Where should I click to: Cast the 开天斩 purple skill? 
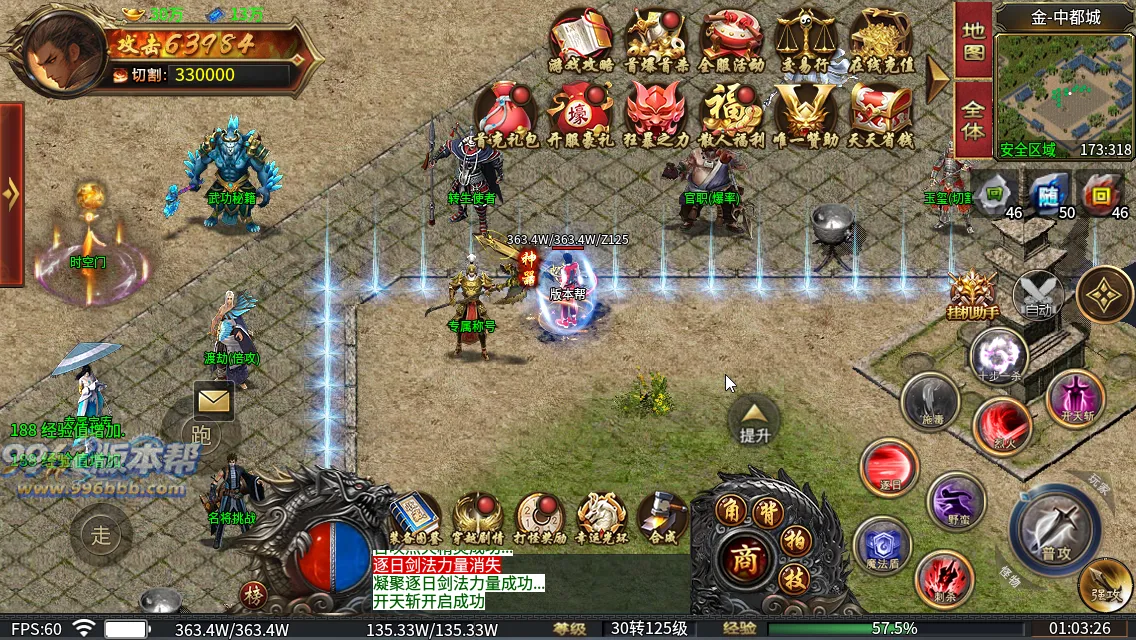(x=1075, y=397)
